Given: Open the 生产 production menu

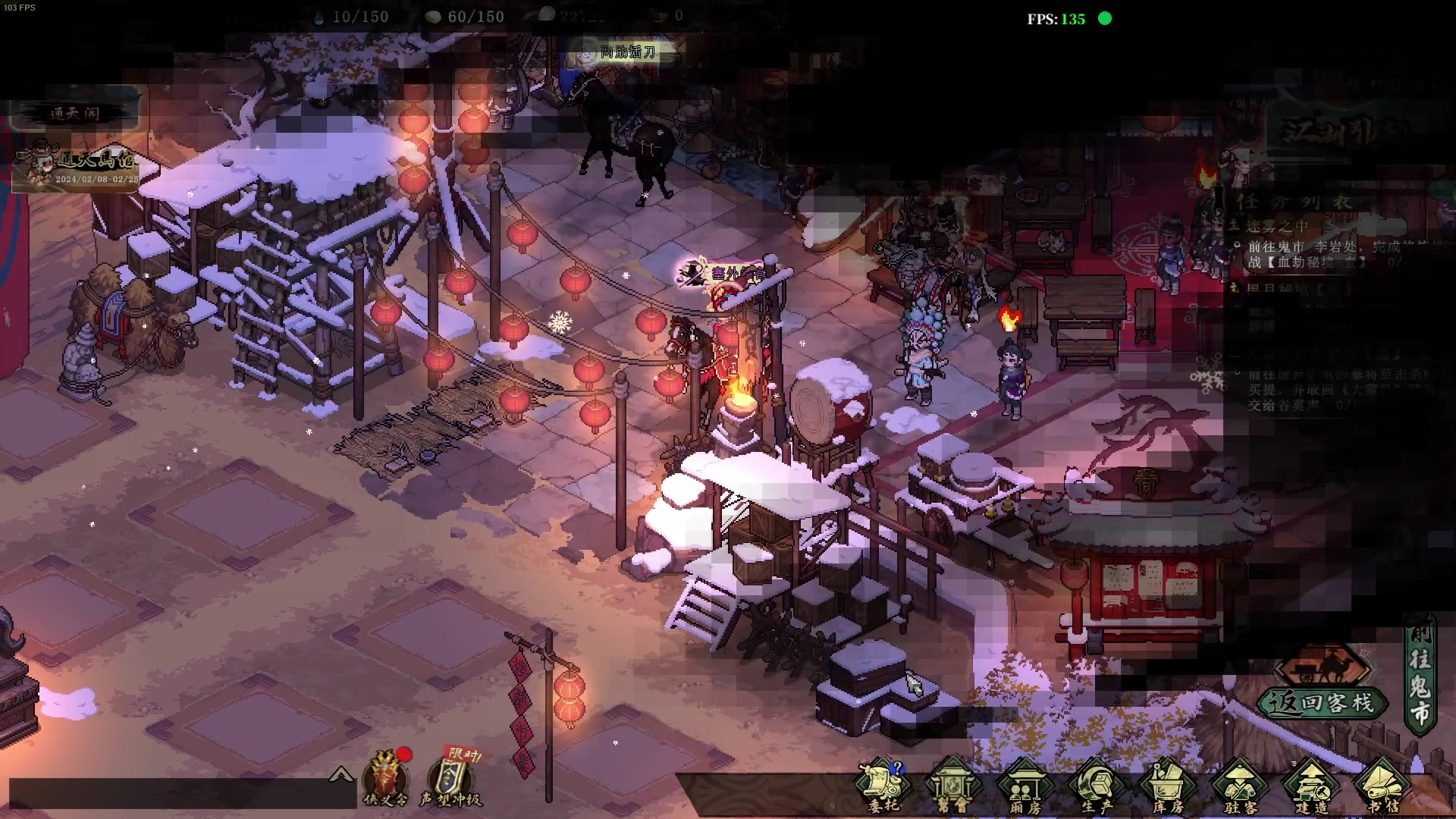Looking at the screenshot, I should [x=1097, y=786].
